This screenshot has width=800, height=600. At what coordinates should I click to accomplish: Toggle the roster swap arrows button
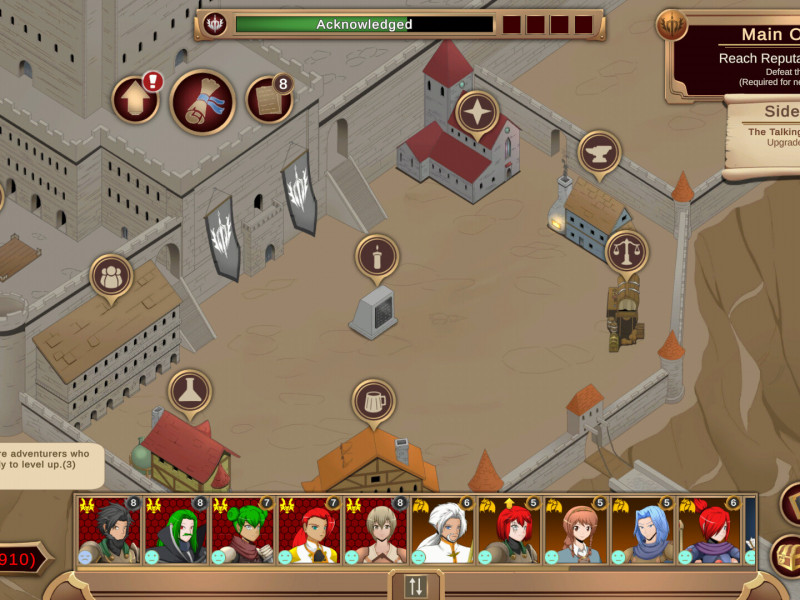pyautogui.click(x=415, y=585)
